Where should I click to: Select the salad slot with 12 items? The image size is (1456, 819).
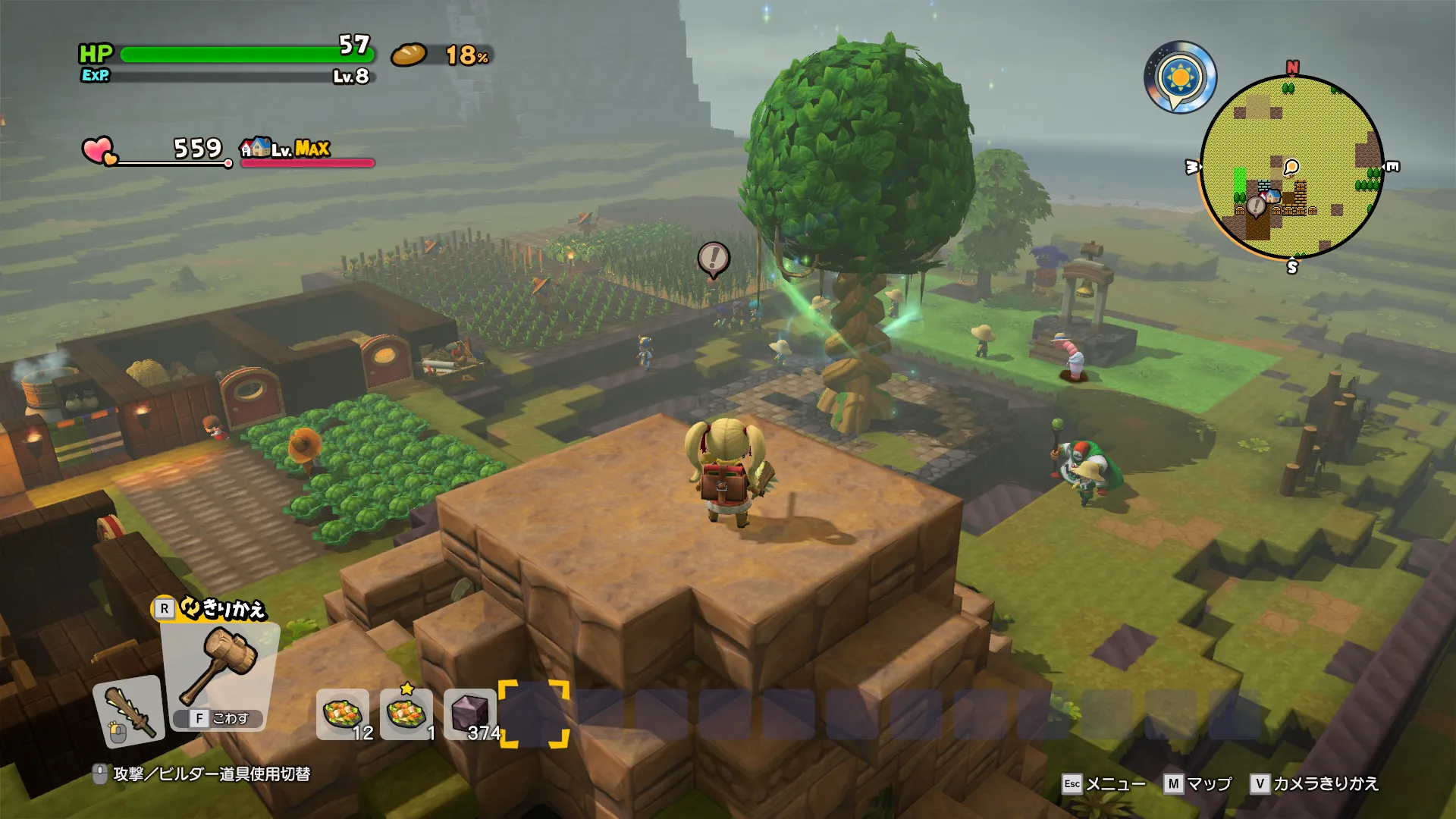pos(343,714)
